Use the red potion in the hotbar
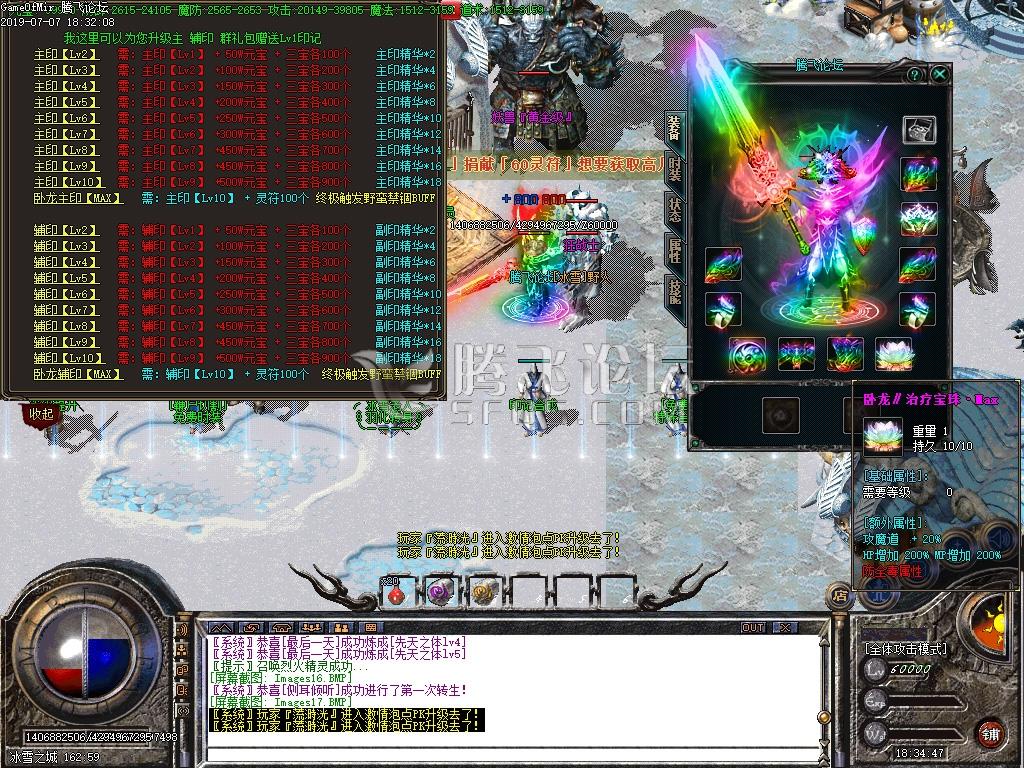1024x768 pixels. [x=396, y=592]
